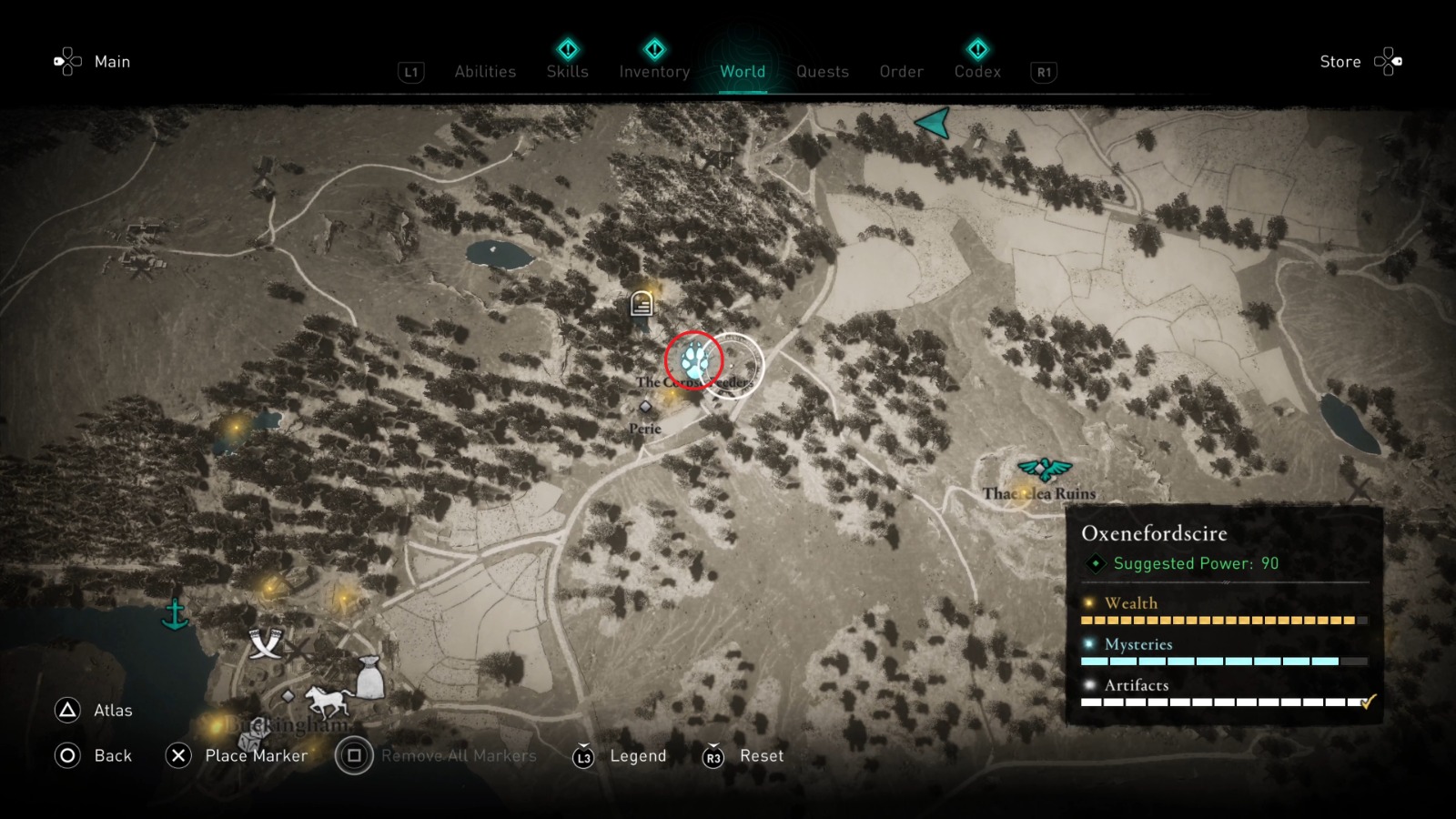Switch to the Inventory tab
1456x819 pixels.
pyautogui.click(x=653, y=71)
